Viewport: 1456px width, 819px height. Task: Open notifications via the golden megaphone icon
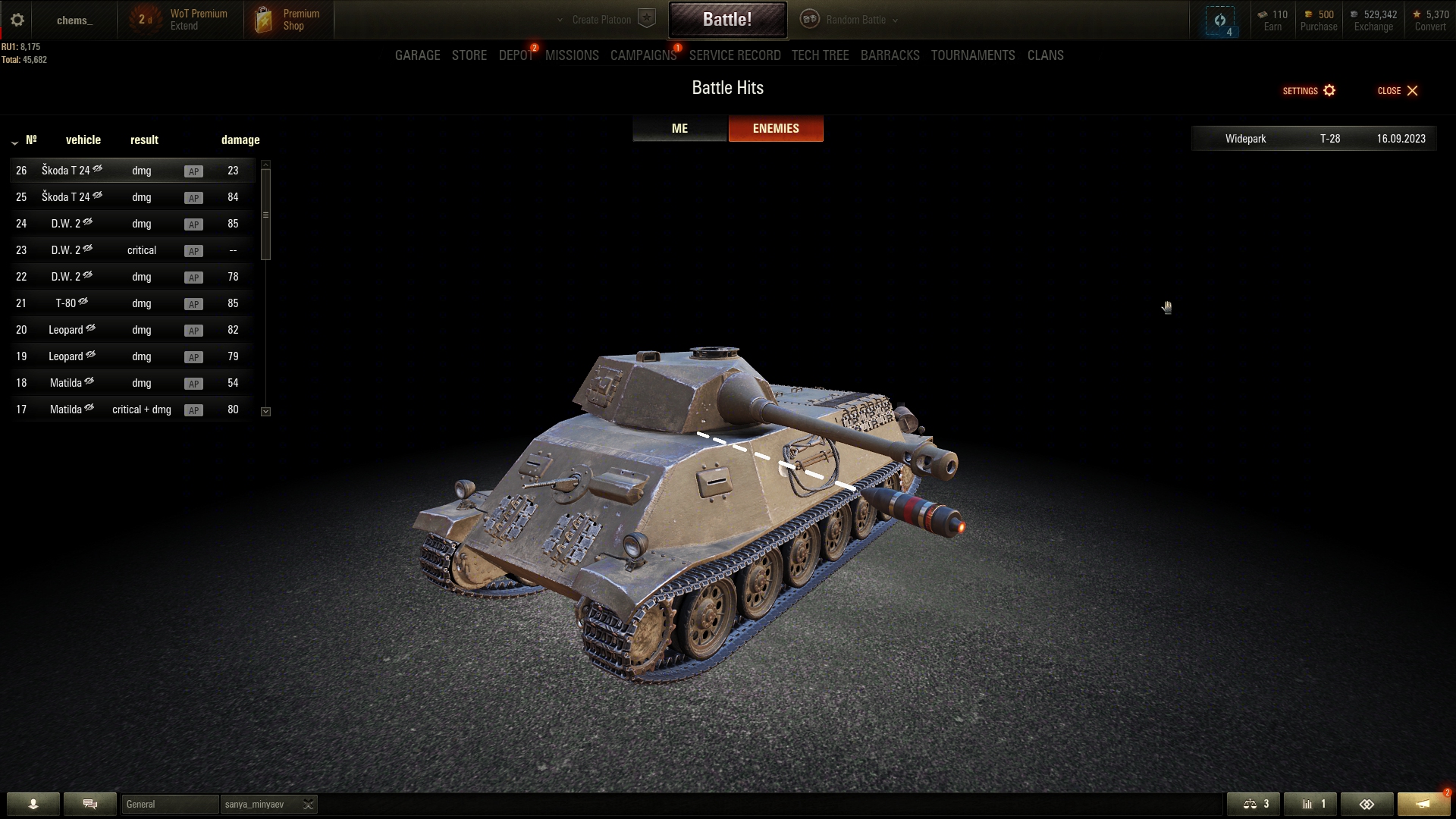point(1423,804)
